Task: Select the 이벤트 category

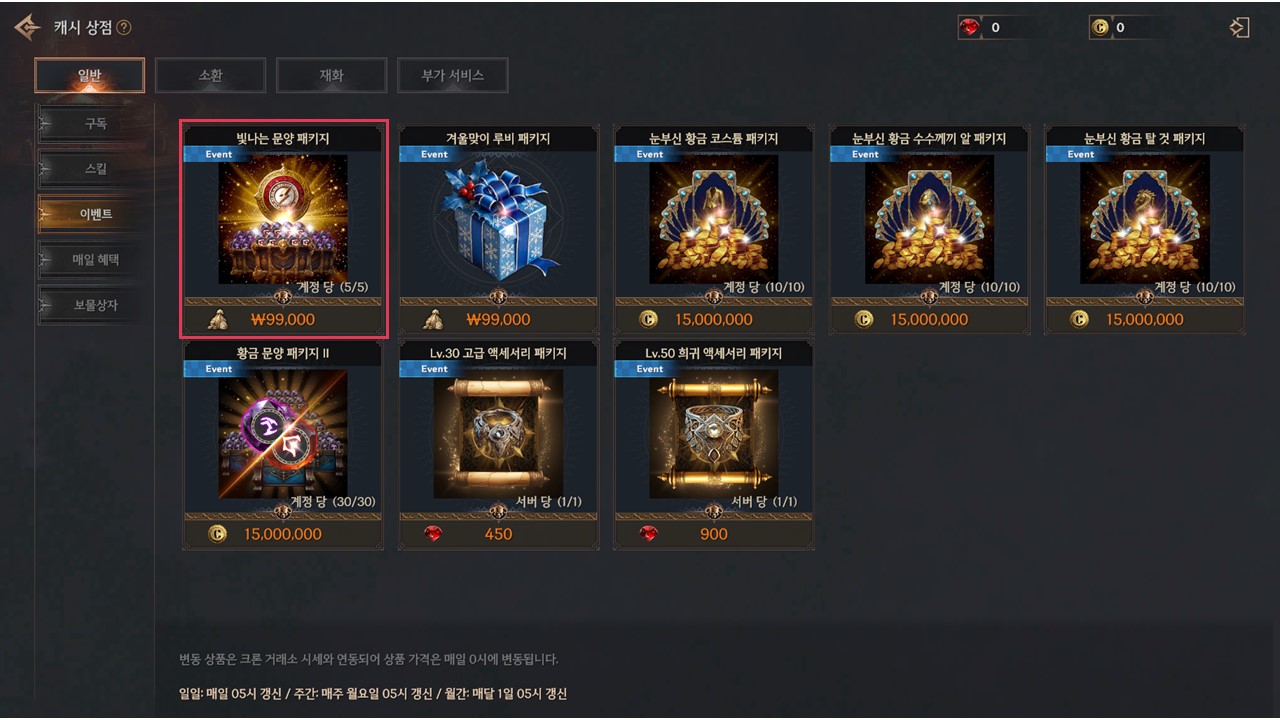Action: pyautogui.click(x=95, y=214)
